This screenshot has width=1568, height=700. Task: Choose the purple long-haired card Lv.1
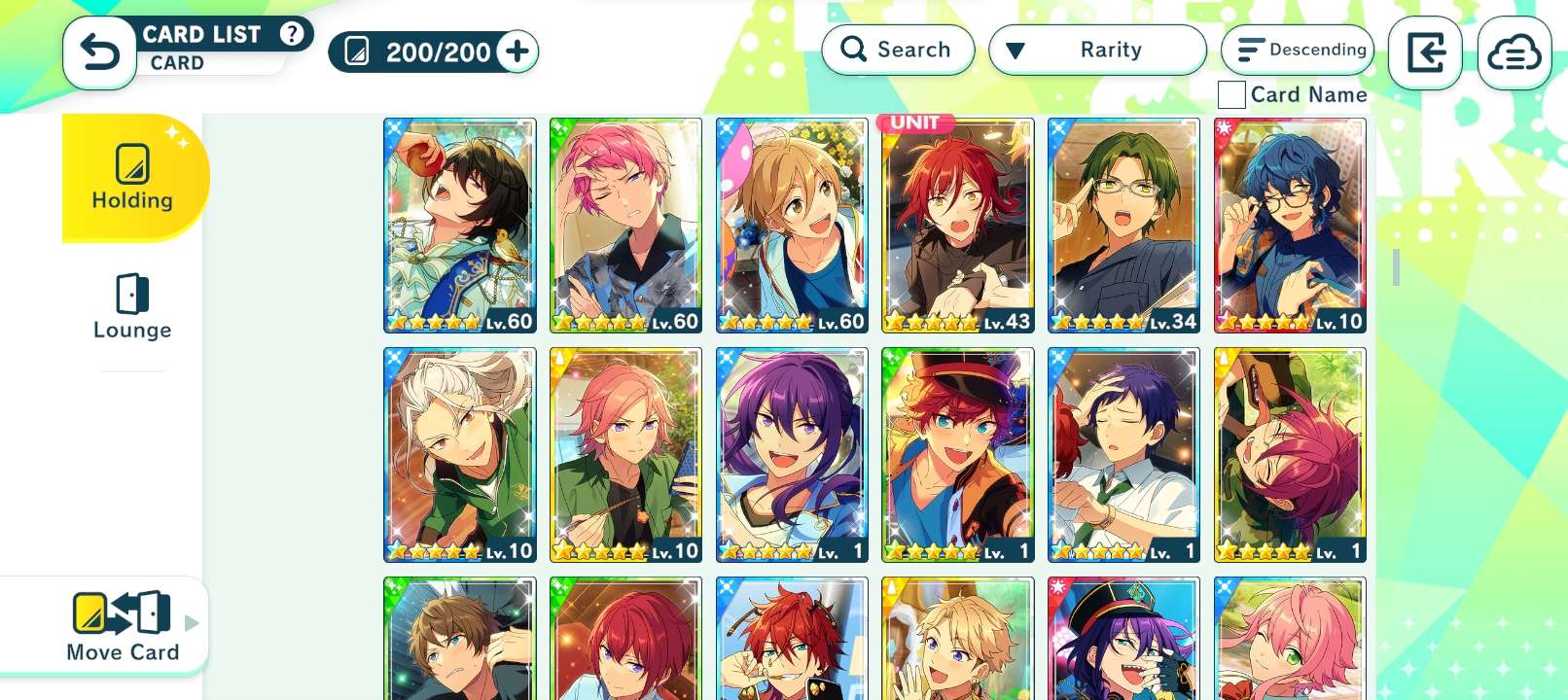792,455
